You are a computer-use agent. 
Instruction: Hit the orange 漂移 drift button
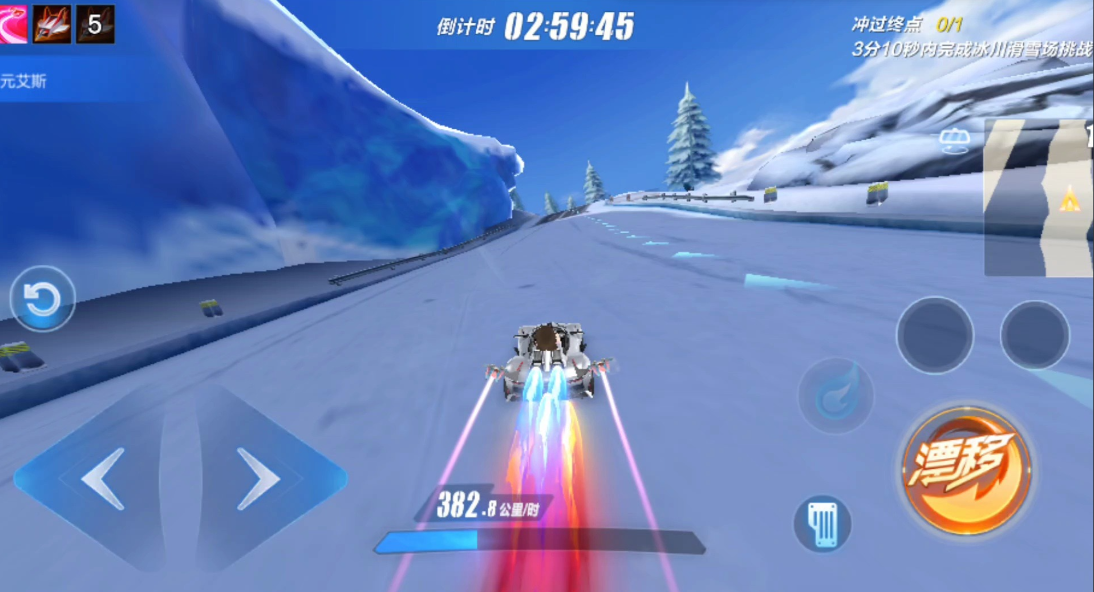(x=966, y=470)
